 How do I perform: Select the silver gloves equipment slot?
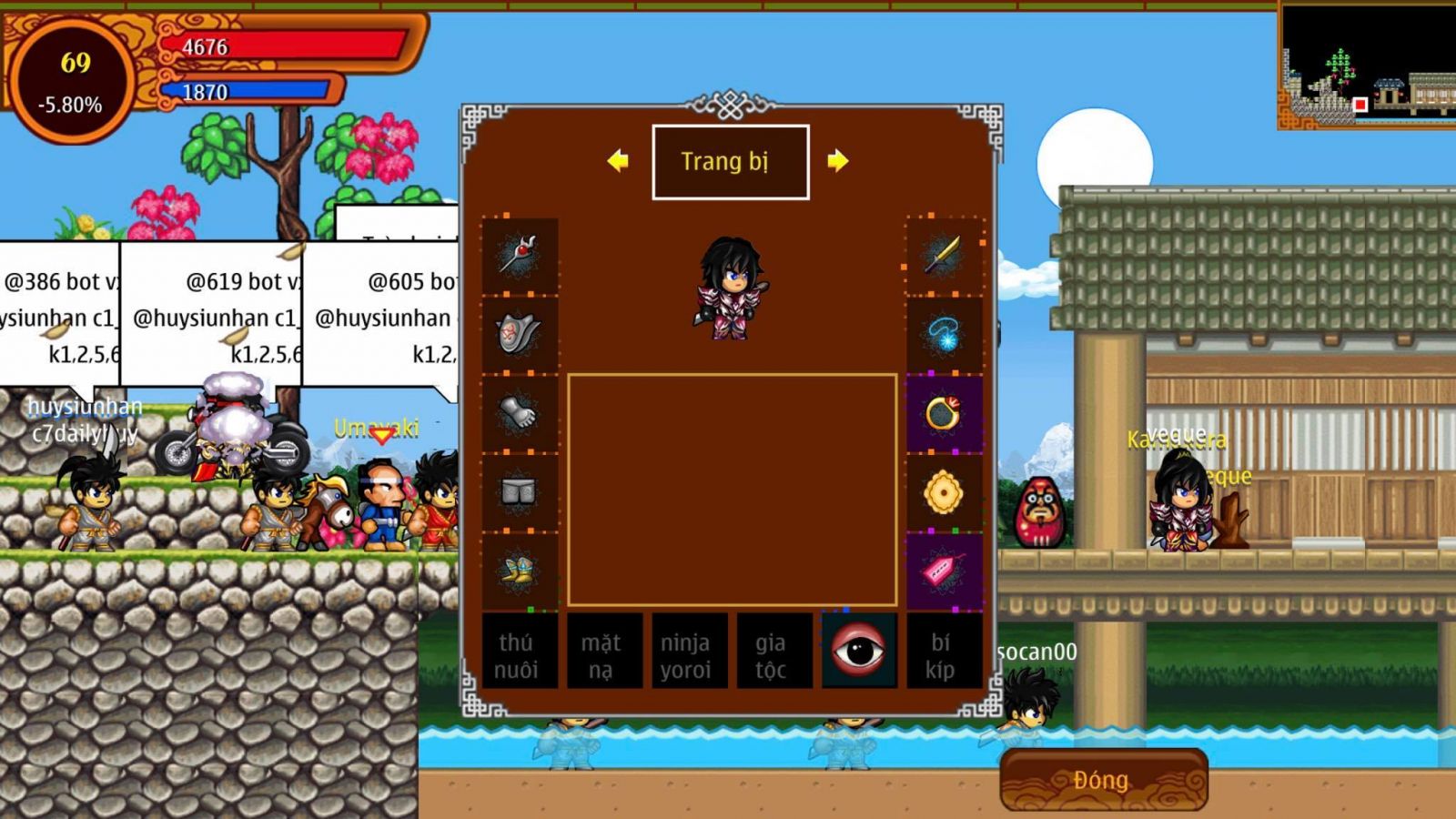point(520,413)
